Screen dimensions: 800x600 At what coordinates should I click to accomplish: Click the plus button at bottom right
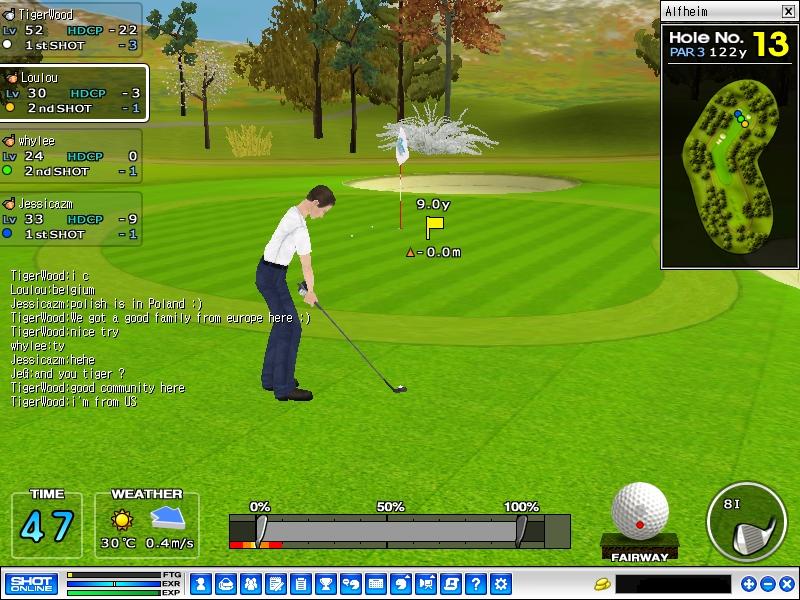pos(749,583)
